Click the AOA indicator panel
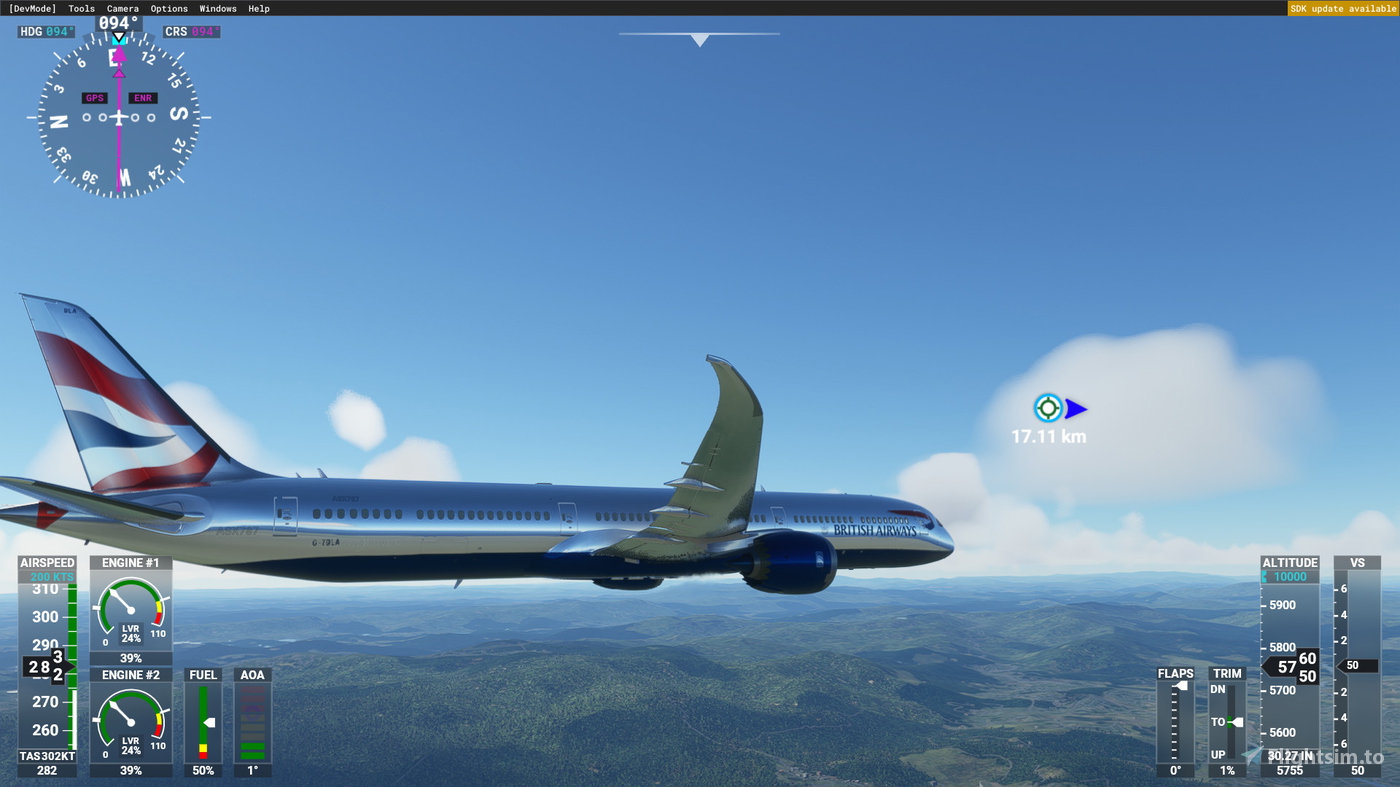 click(x=252, y=722)
